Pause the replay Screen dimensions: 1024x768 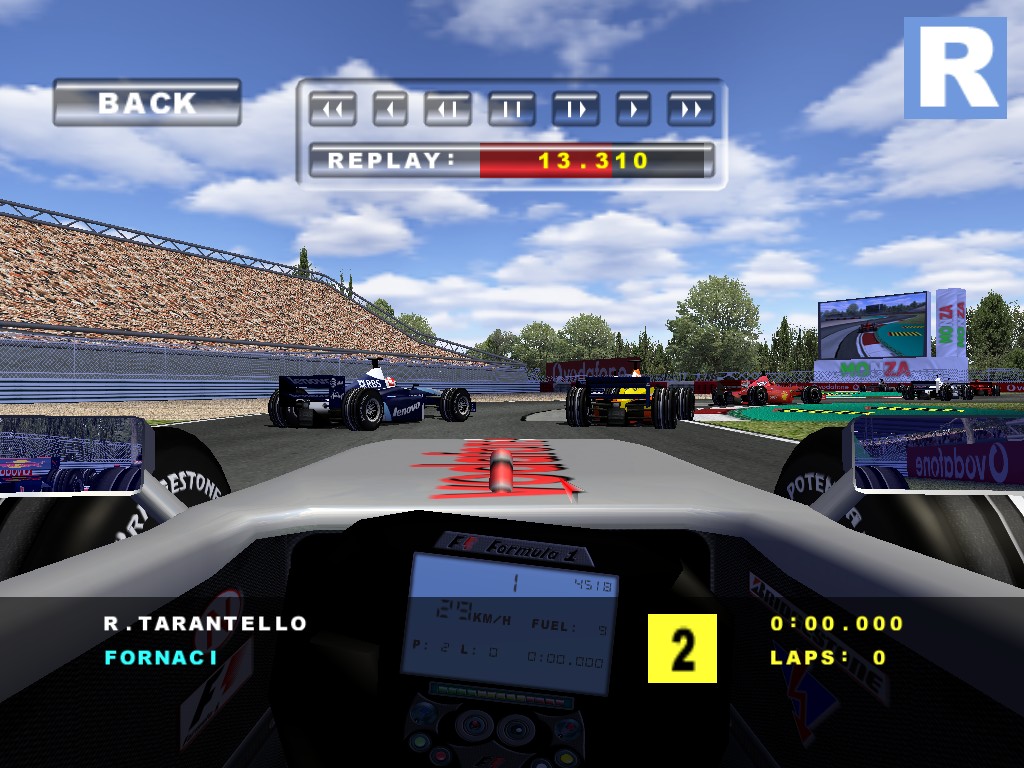(x=512, y=109)
